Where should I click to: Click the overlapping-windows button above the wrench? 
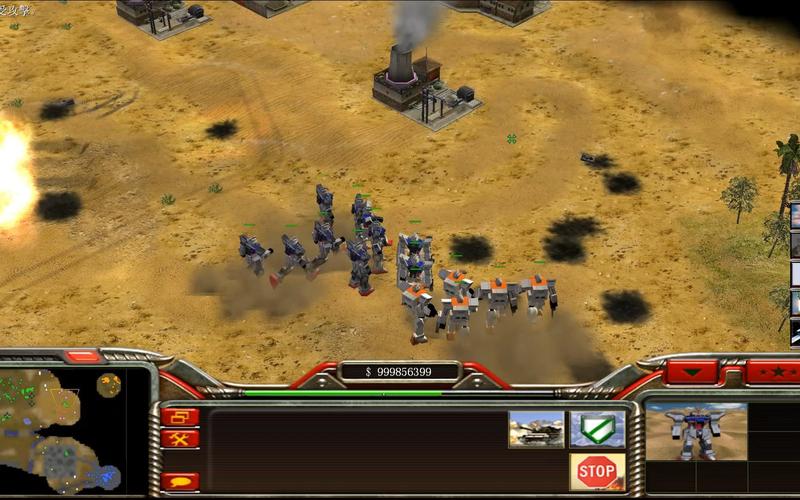[180, 417]
